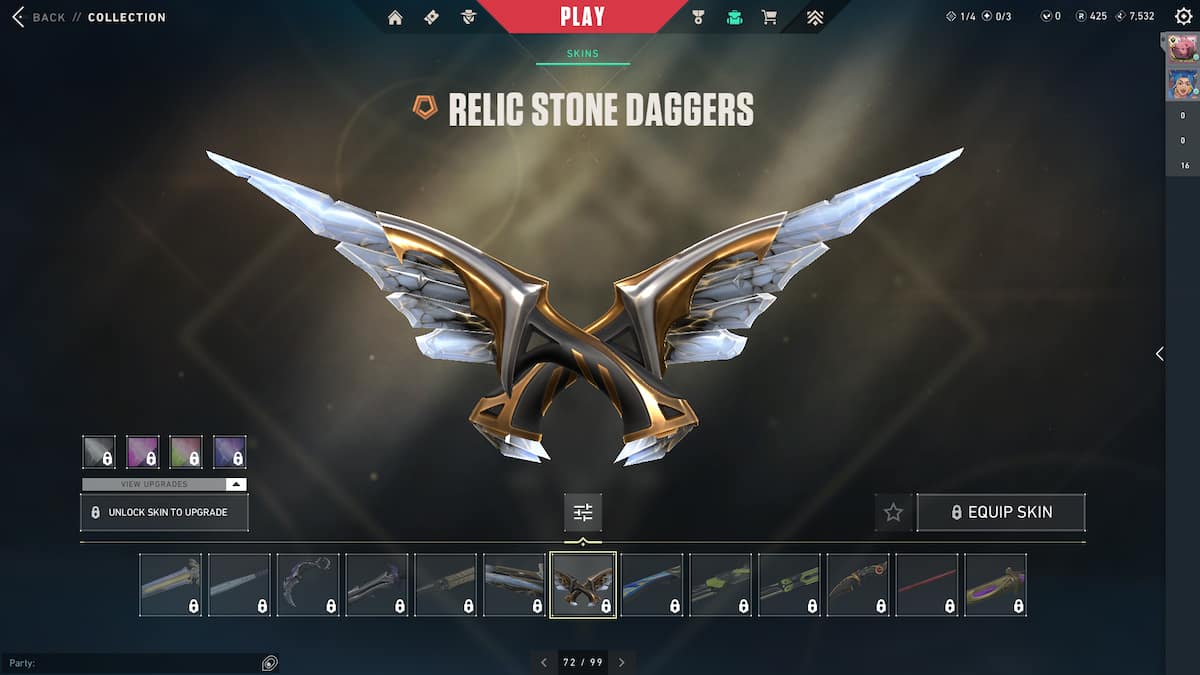Open the Battlepass ticket icon
The width and height of the screenshot is (1200, 675).
[x=431, y=17]
